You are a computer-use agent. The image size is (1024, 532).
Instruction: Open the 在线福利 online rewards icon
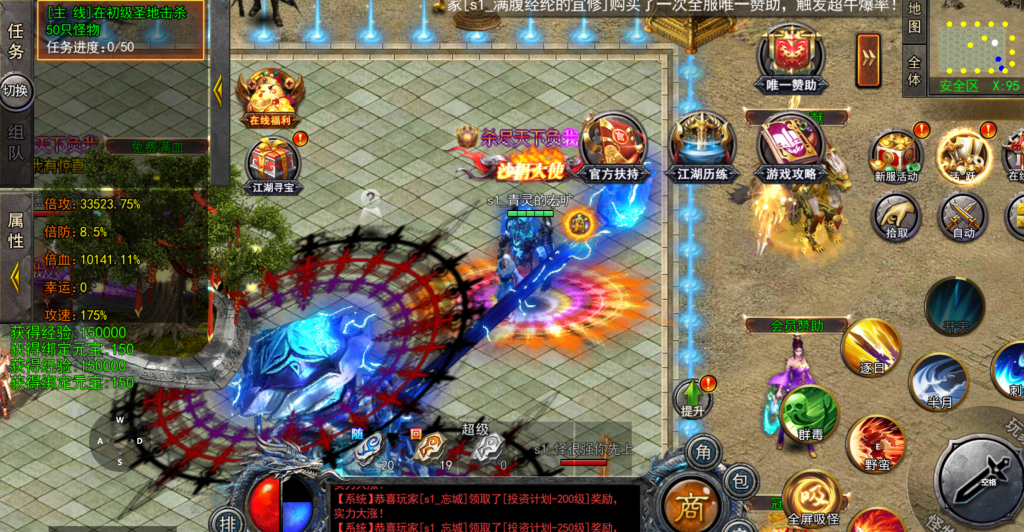pyautogui.click(x=270, y=97)
